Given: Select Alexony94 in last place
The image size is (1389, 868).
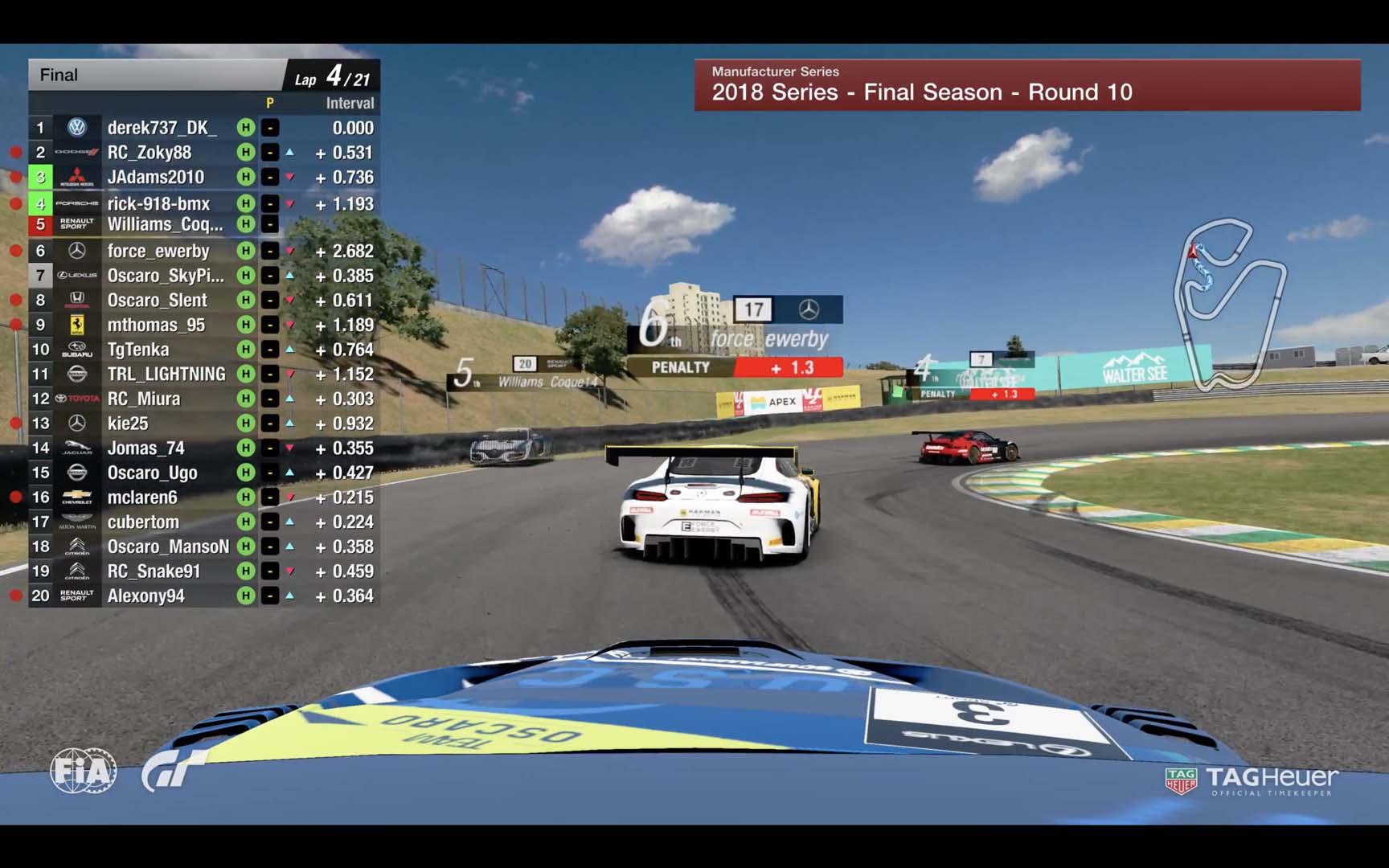Looking at the screenshot, I should 146,596.
